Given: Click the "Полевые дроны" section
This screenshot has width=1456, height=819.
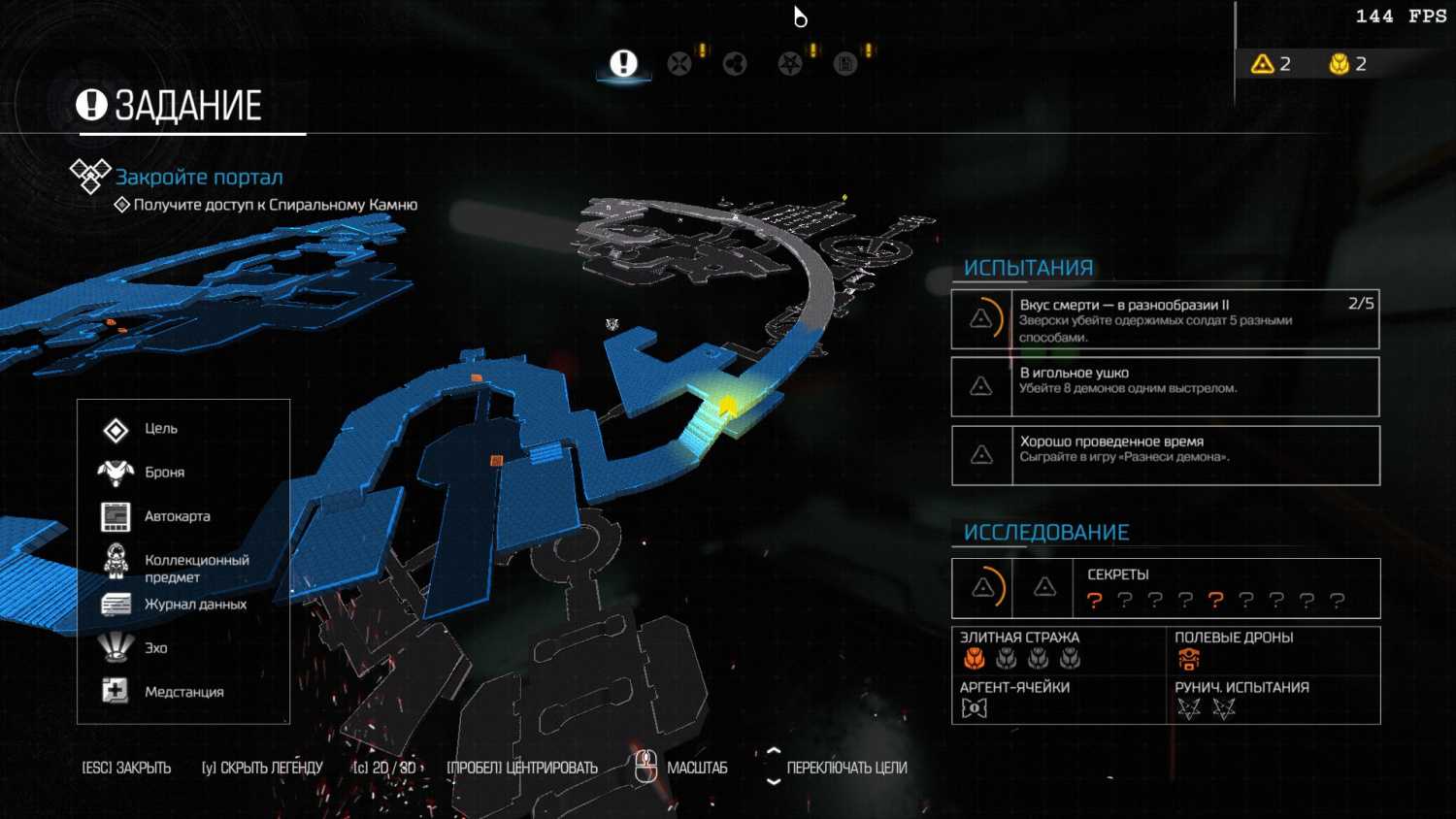Looking at the screenshot, I should (x=1272, y=650).
